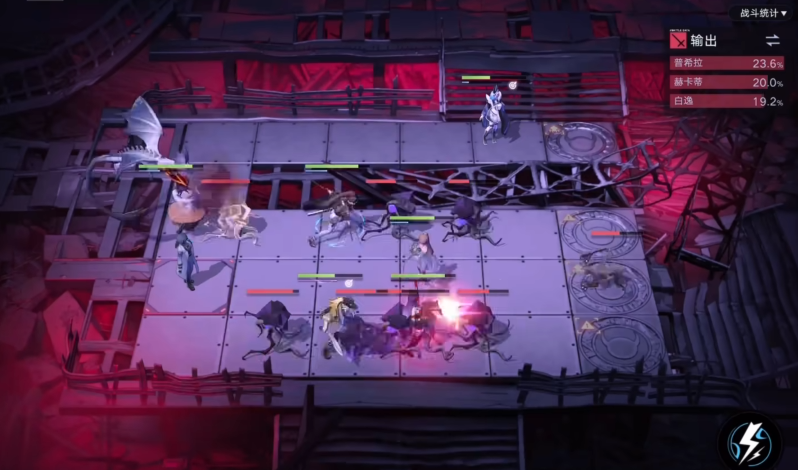The width and height of the screenshot is (798, 470).
Task: Select the 白逸 damage output row
Action: [x=727, y=101]
